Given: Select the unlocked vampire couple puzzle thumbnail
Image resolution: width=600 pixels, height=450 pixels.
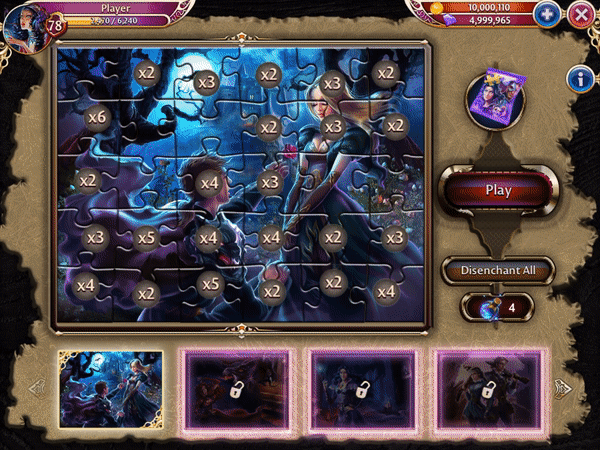Looking at the screenshot, I should (x=111, y=387).
